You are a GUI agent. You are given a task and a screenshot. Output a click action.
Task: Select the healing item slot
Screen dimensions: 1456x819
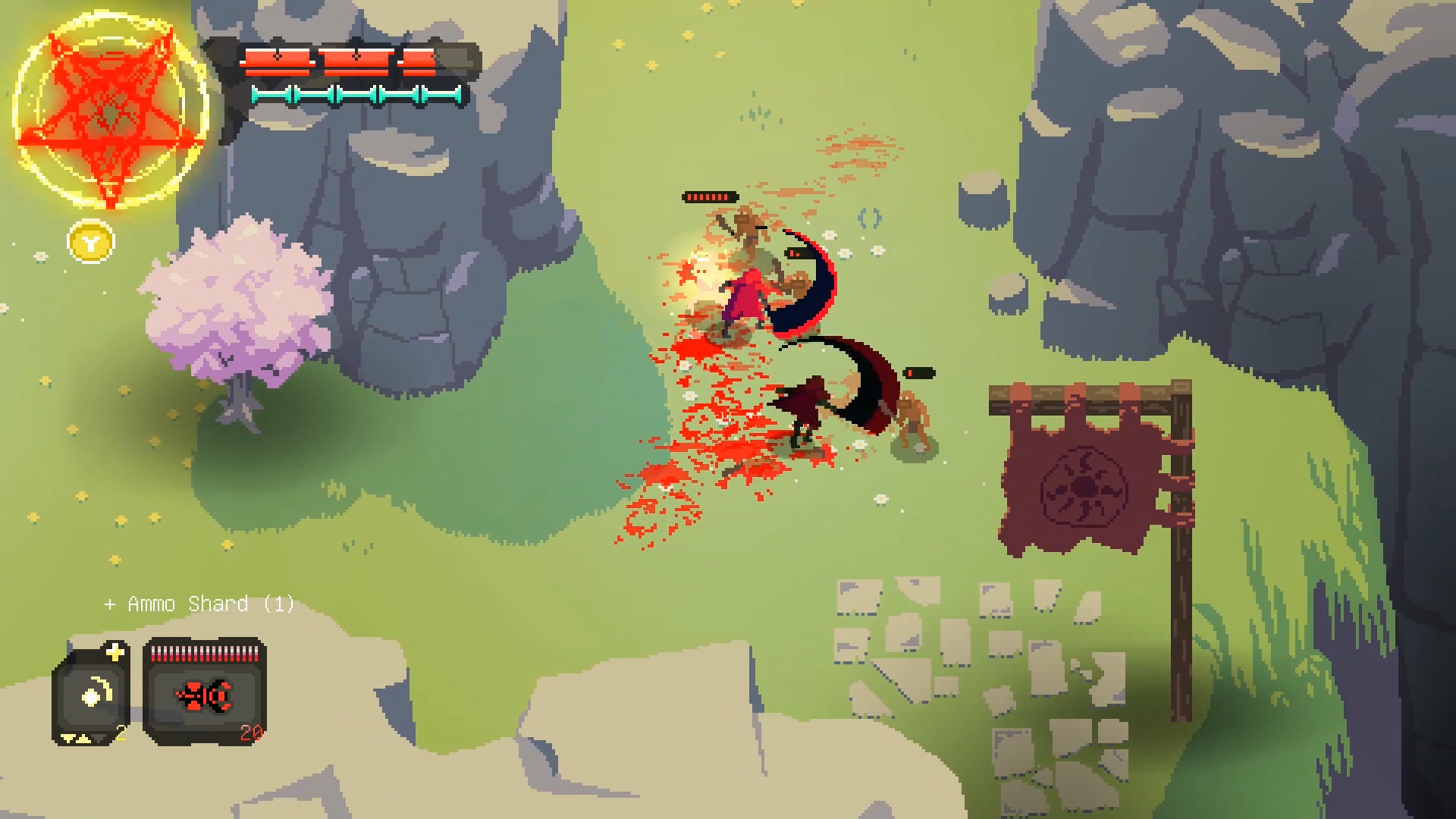[92, 693]
